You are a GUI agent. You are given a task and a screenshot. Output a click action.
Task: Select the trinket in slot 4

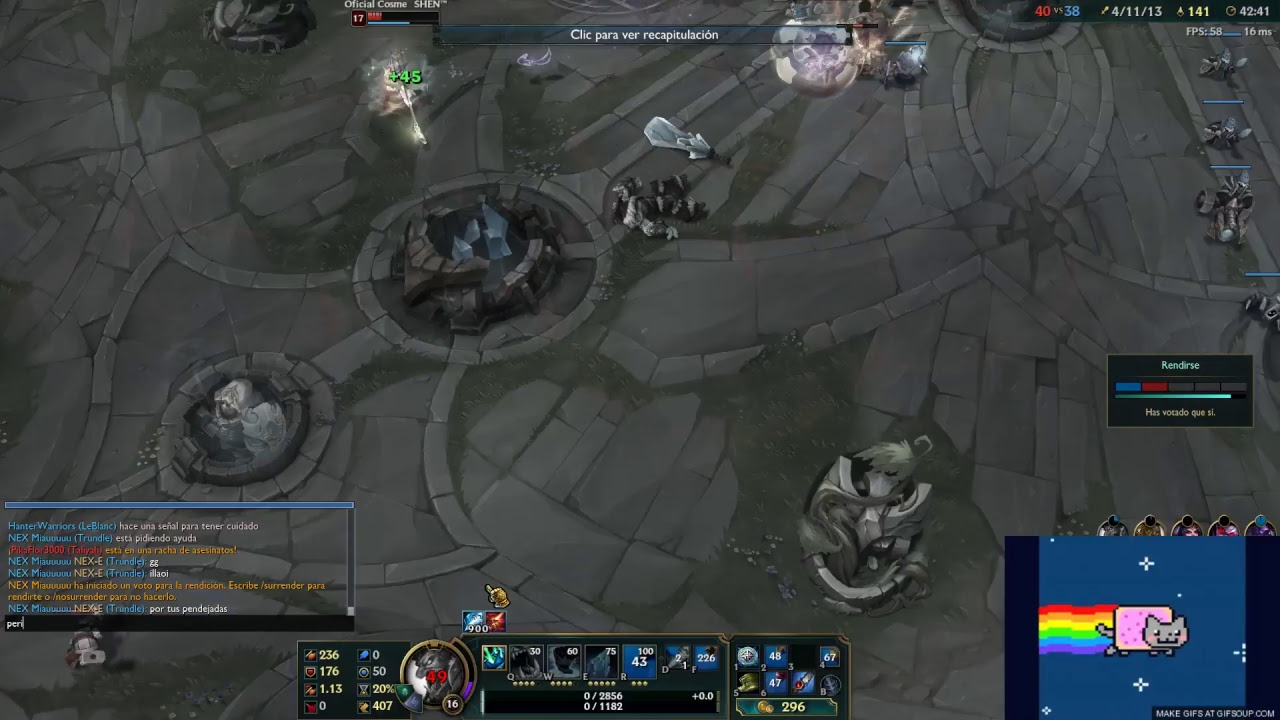[829, 657]
